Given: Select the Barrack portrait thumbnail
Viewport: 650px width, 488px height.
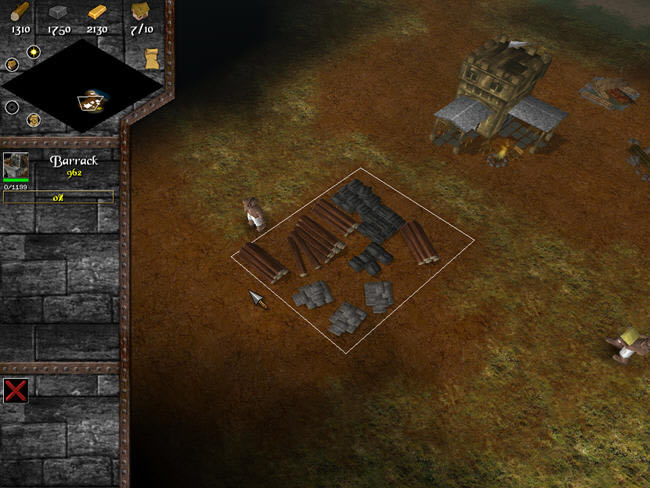Looking at the screenshot, I should (16, 166).
